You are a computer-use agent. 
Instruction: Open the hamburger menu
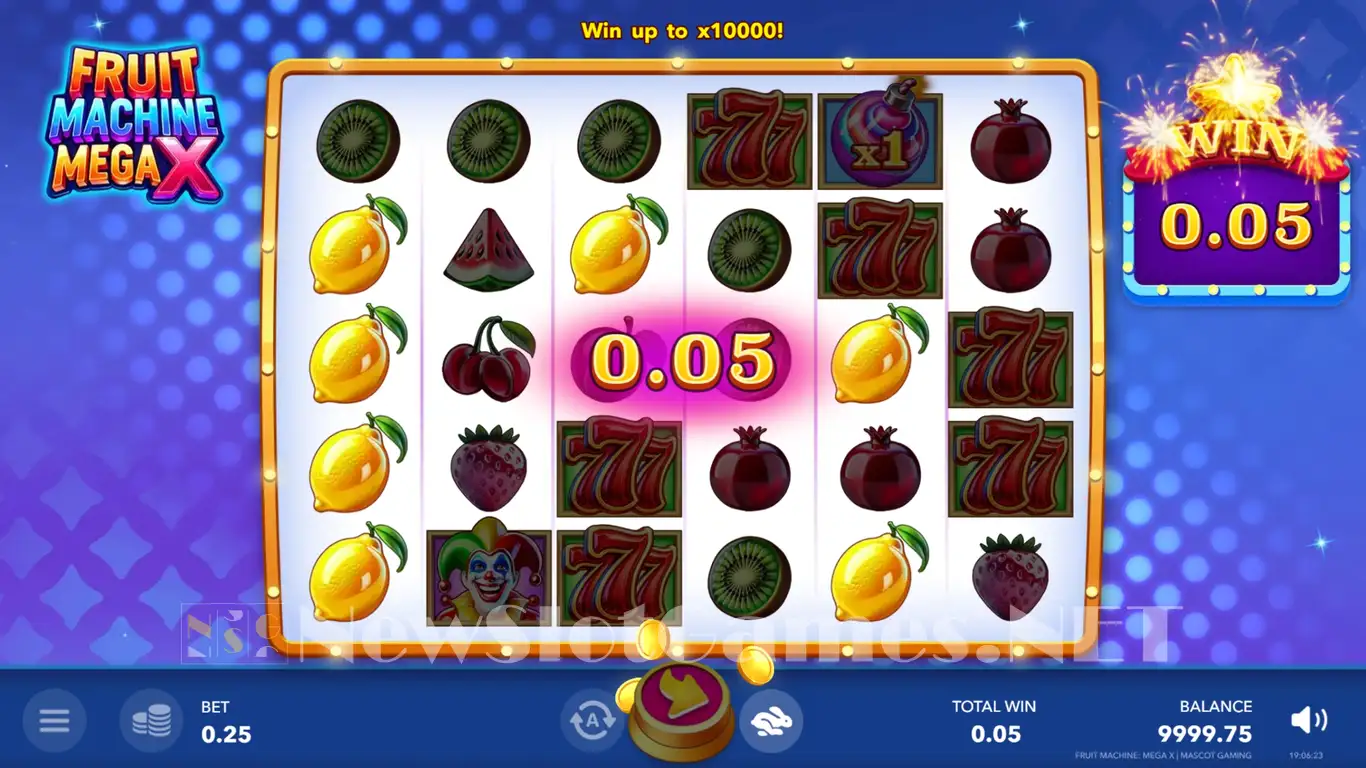coord(54,720)
